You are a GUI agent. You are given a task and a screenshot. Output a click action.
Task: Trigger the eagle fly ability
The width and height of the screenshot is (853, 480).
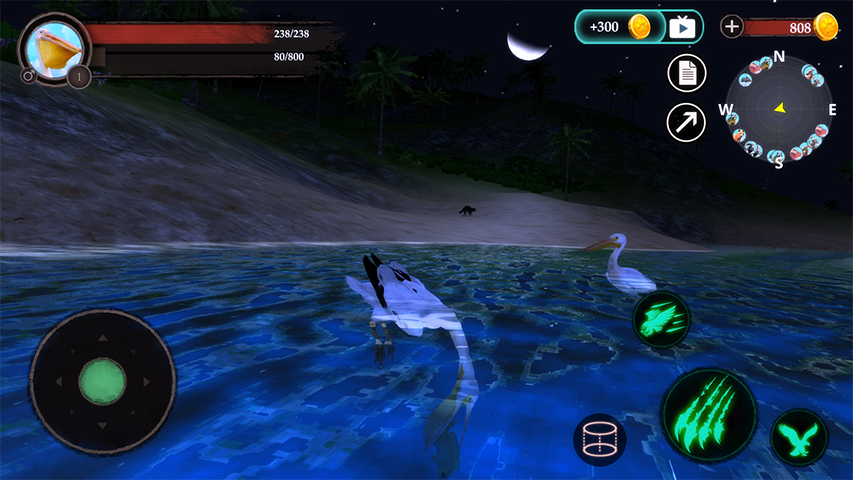tap(799, 437)
